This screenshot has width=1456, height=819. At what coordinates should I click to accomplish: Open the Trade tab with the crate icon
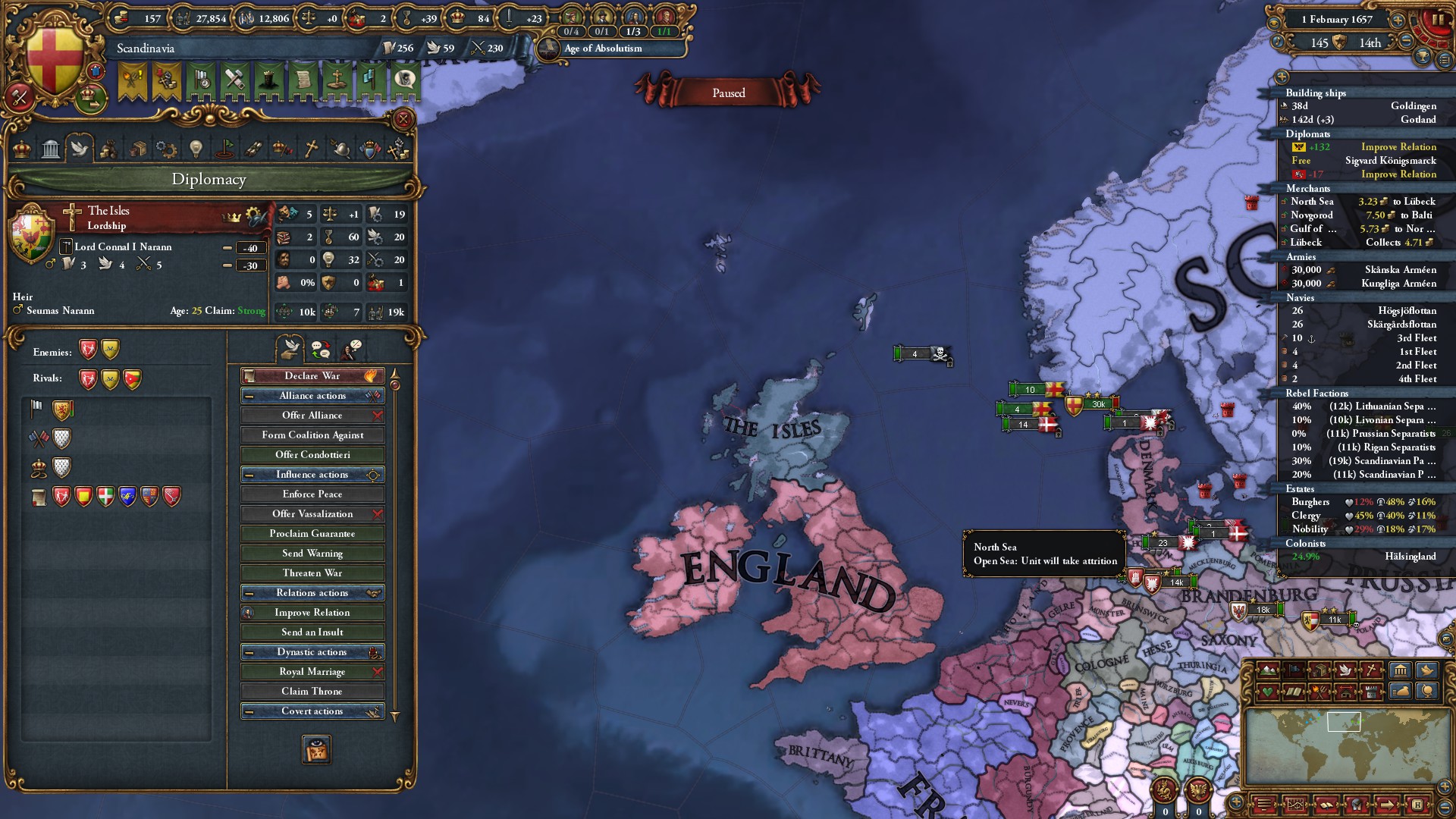[139, 149]
